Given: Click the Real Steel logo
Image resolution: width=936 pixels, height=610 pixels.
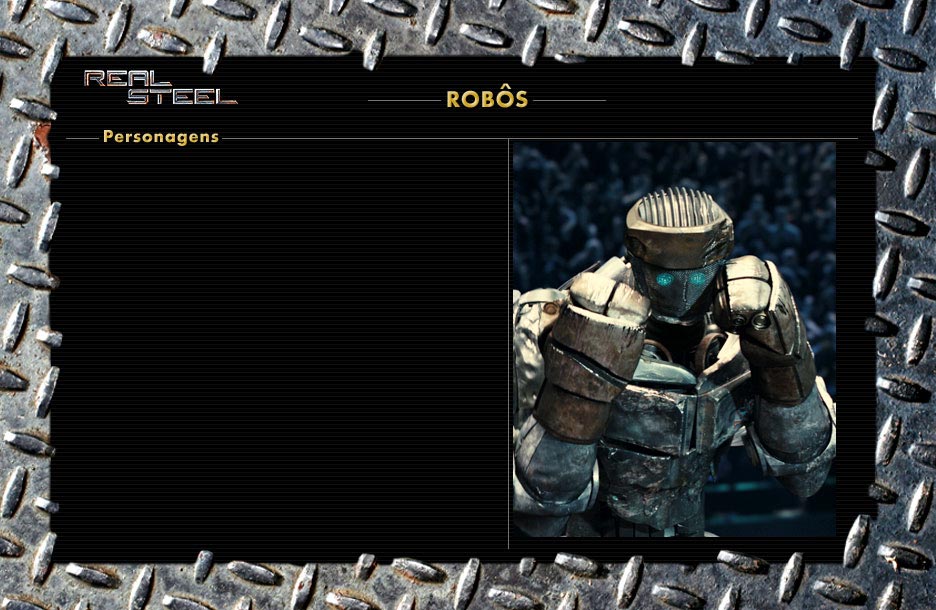Looking at the screenshot, I should tap(160, 87).
